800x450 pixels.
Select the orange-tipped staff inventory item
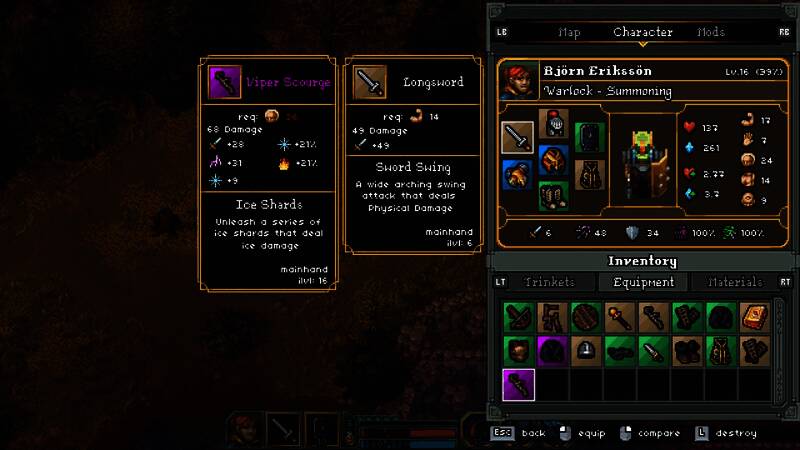(x=619, y=318)
